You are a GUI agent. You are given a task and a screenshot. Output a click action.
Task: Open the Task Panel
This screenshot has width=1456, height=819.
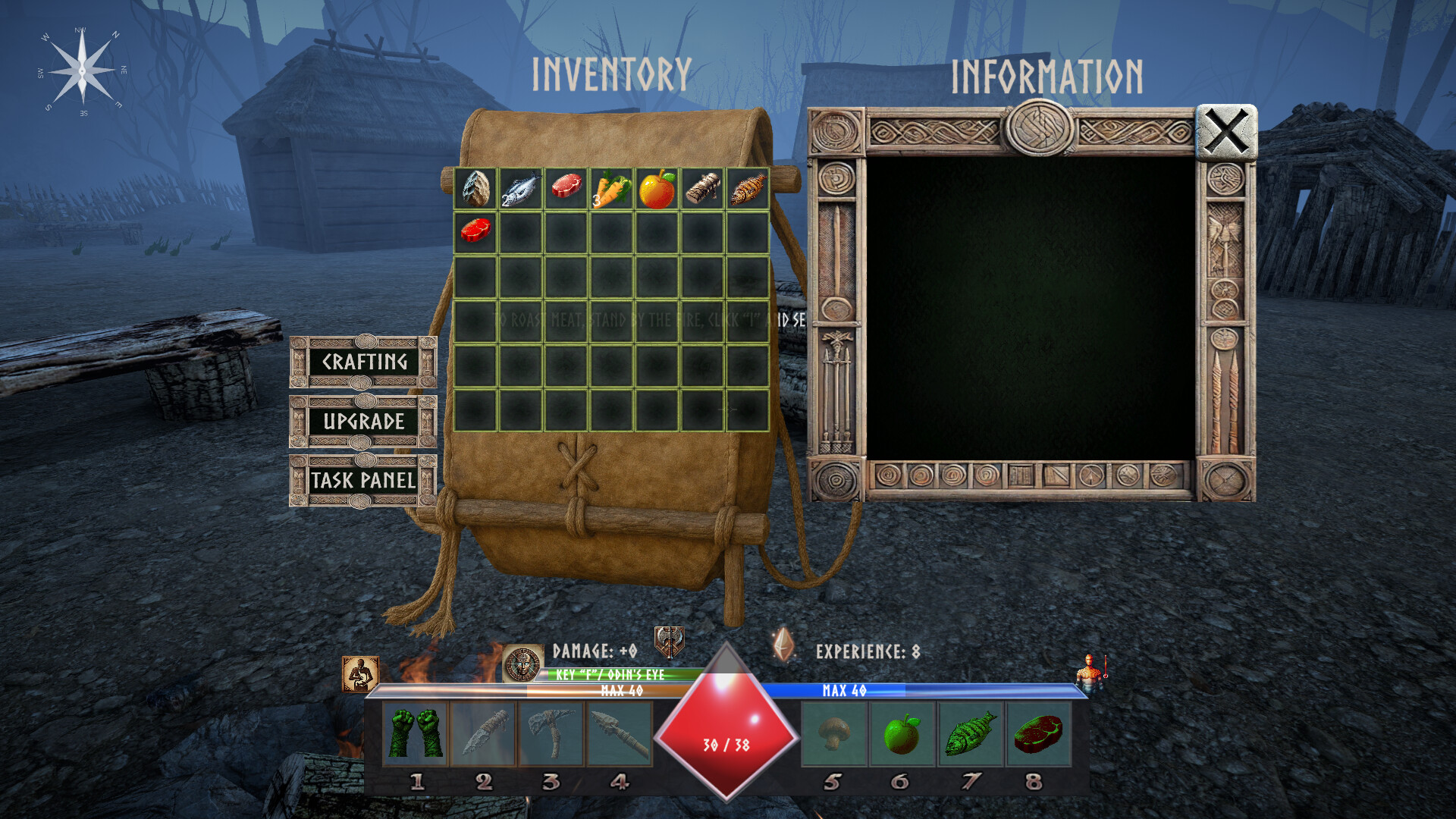click(360, 480)
